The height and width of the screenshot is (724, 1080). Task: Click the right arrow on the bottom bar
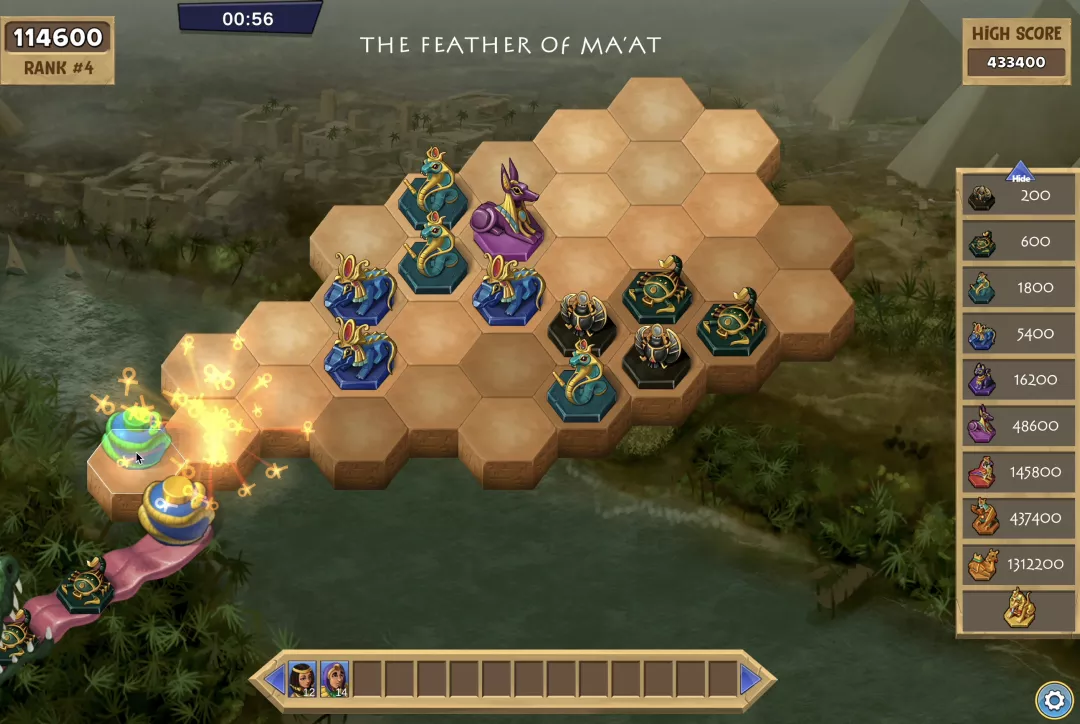coord(752,680)
